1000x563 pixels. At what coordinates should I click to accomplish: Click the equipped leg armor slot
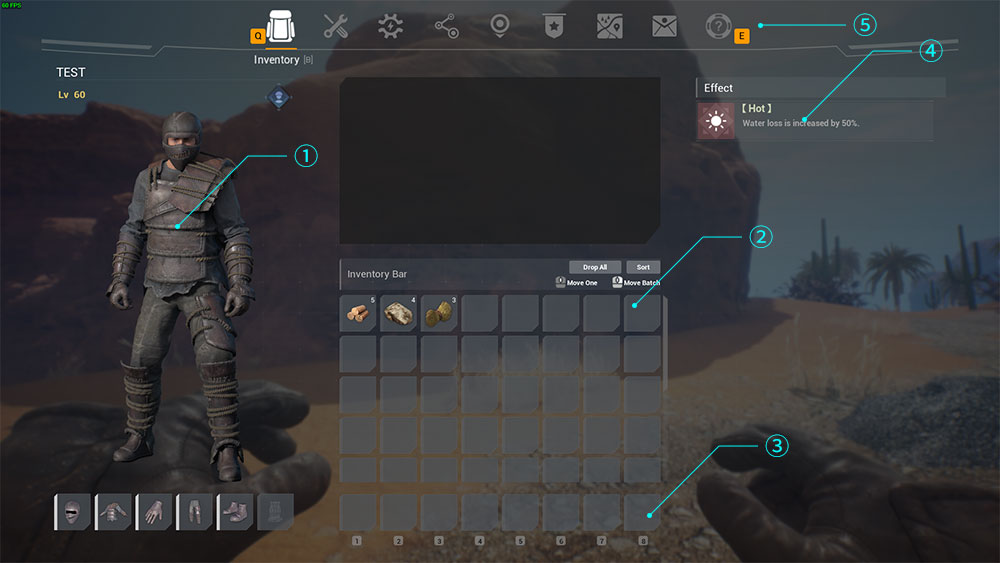(x=194, y=512)
